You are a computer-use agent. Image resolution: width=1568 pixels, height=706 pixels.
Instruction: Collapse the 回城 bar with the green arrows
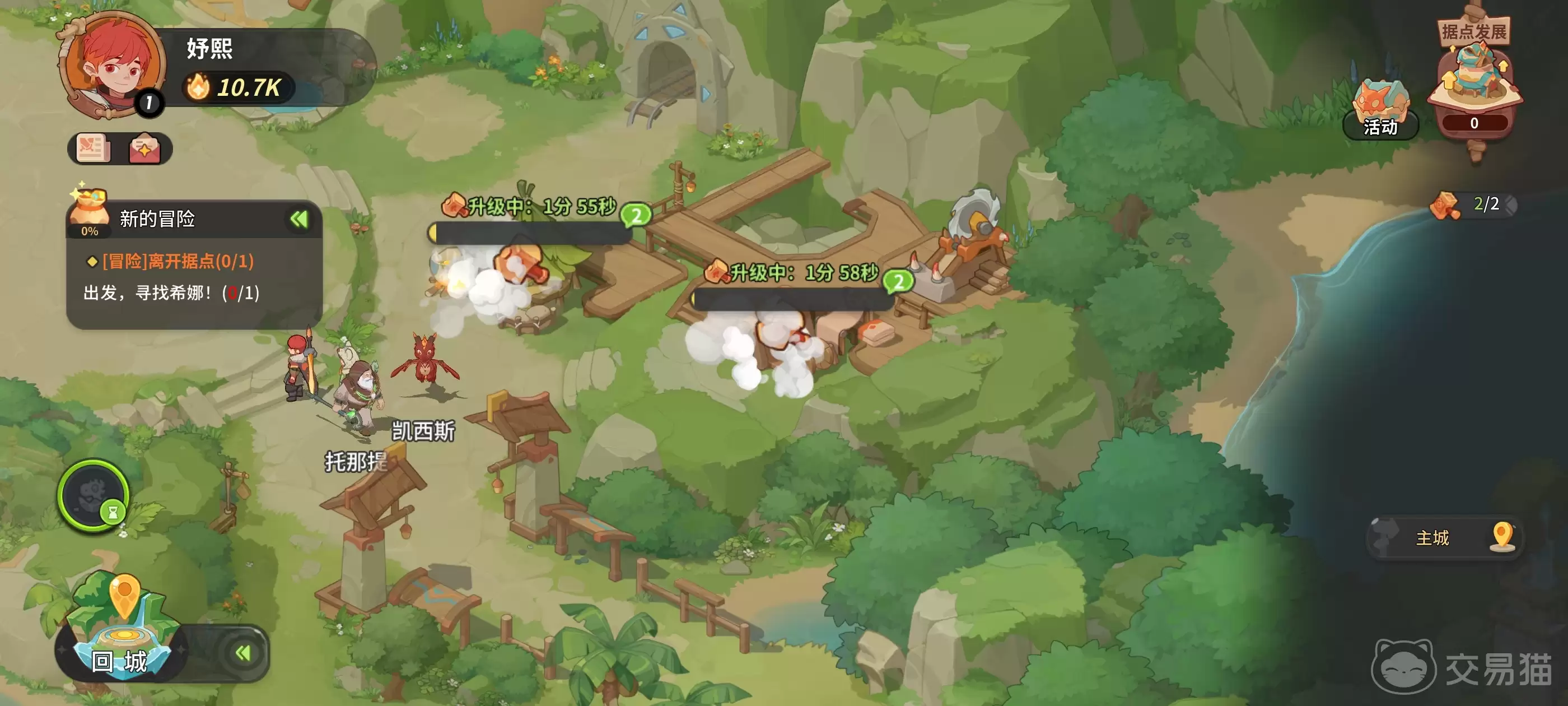(243, 654)
